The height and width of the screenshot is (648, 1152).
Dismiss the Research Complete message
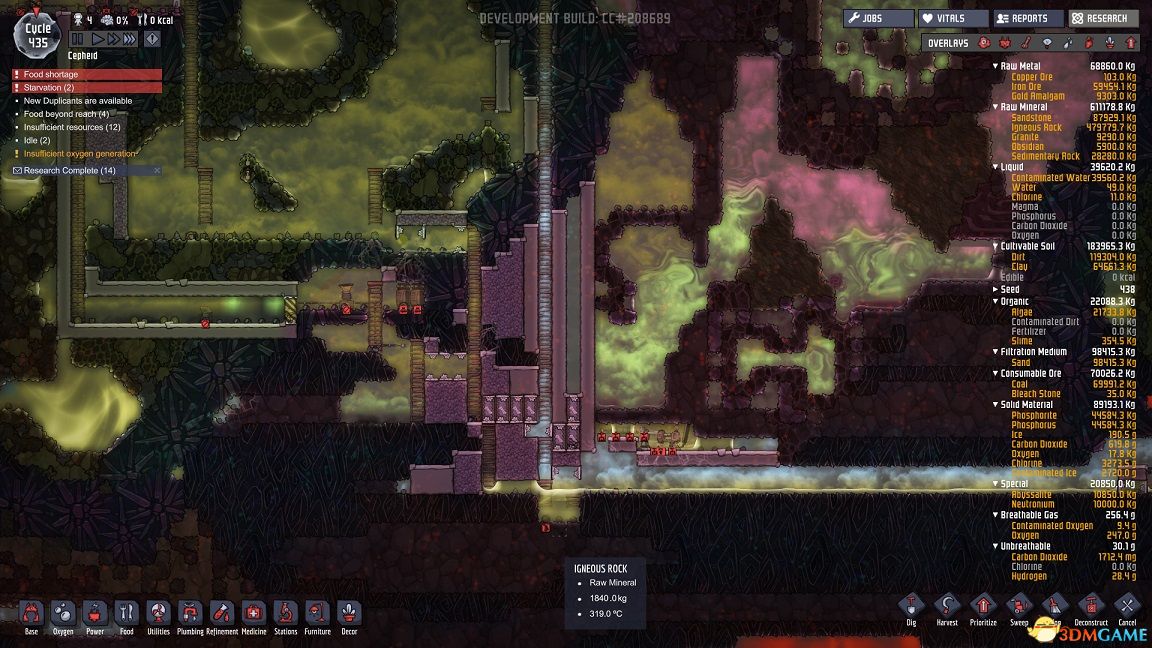pos(156,171)
